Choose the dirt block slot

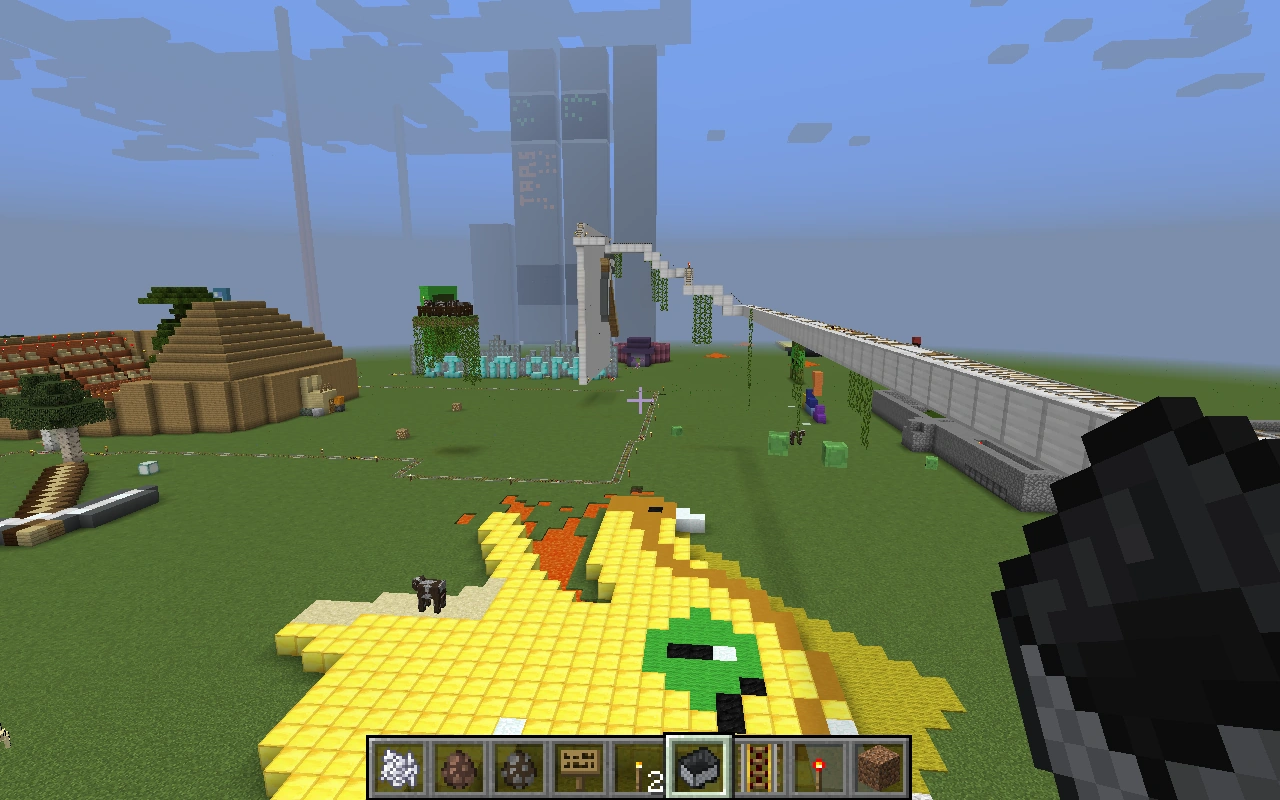click(x=880, y=768)
